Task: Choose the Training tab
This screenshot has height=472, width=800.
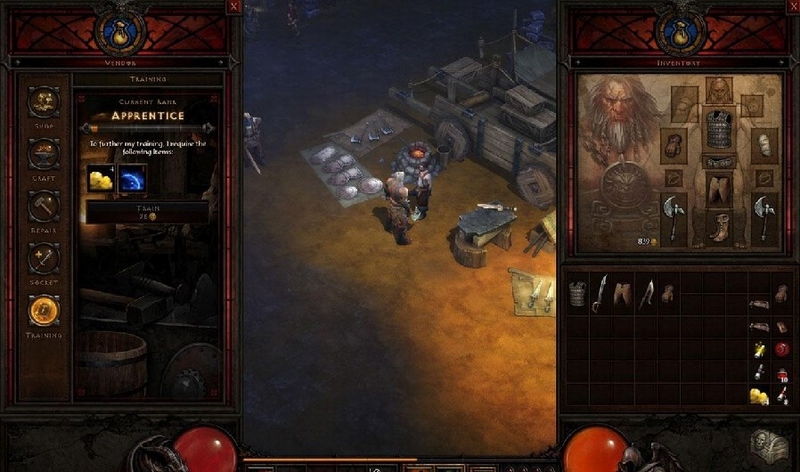Action: [44, 311]
